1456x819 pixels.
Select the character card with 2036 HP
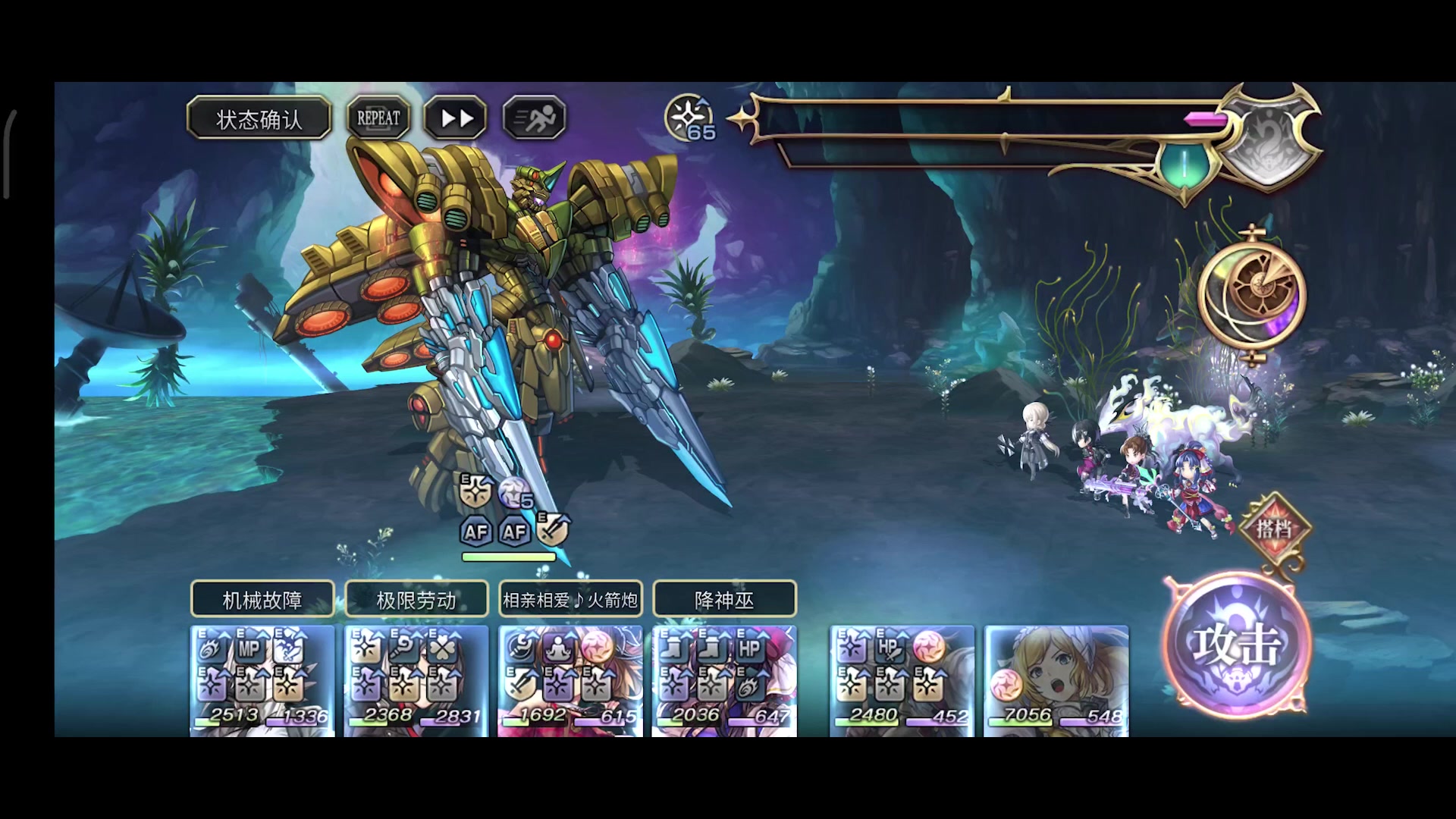(724, 680)
